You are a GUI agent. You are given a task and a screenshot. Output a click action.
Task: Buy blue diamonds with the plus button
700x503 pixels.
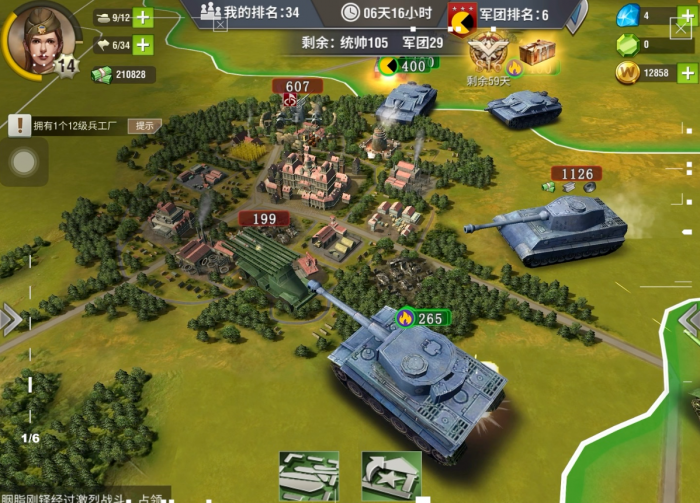tap(687, 16)
